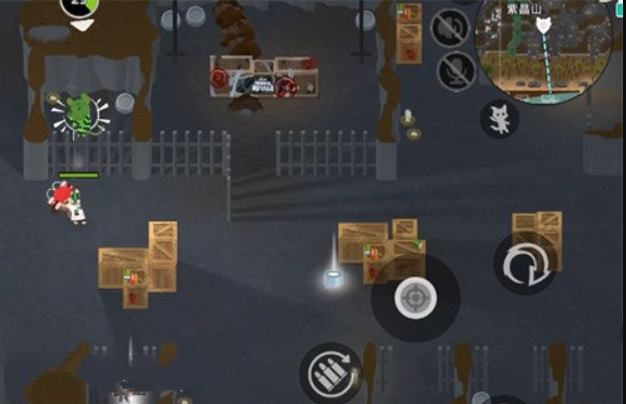Toggle the muted speaker icon
The image size is (626, 404).
coord(450,27)
